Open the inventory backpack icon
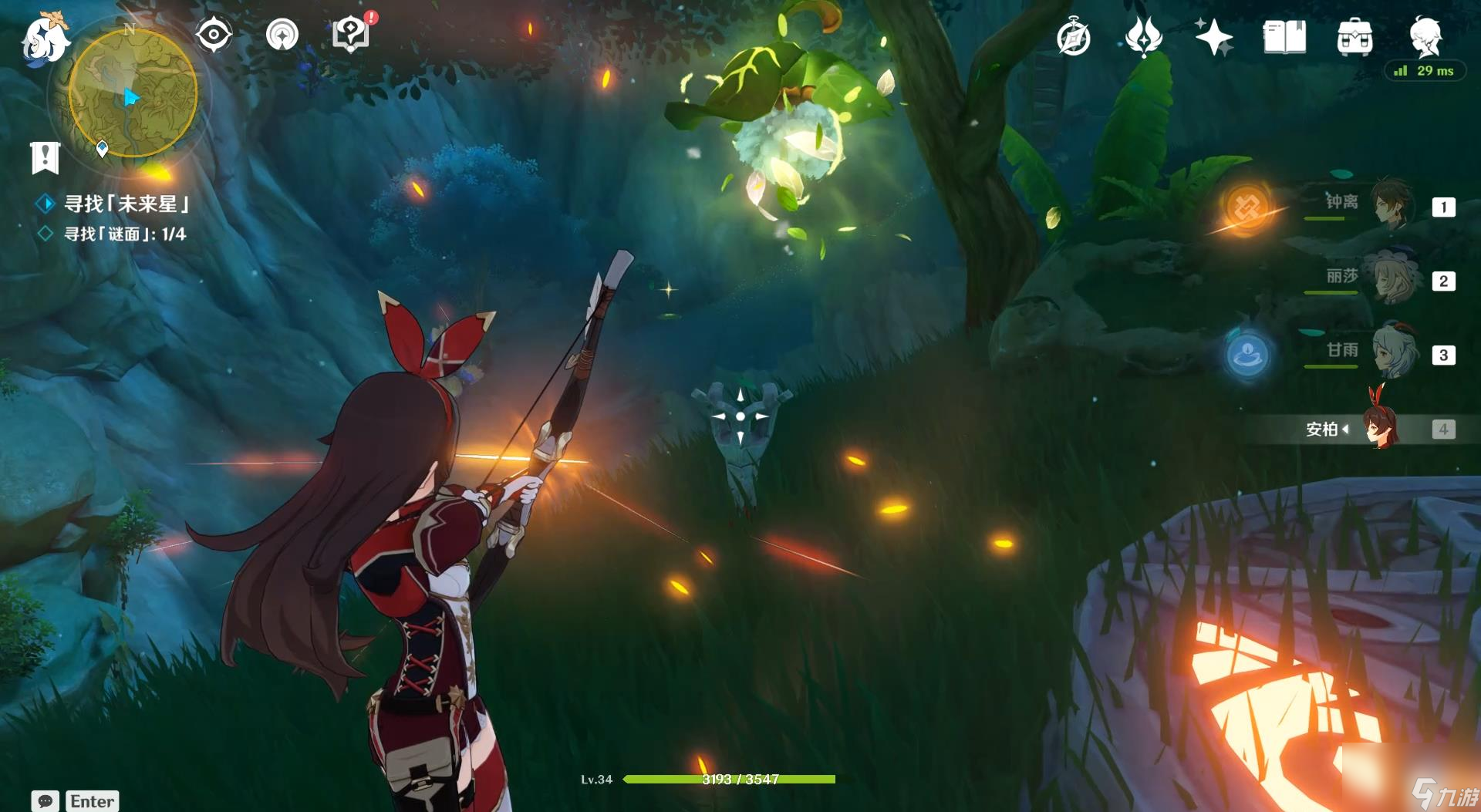The width and height of the screenshot is (1481, 812). [x=1354, y=37]
